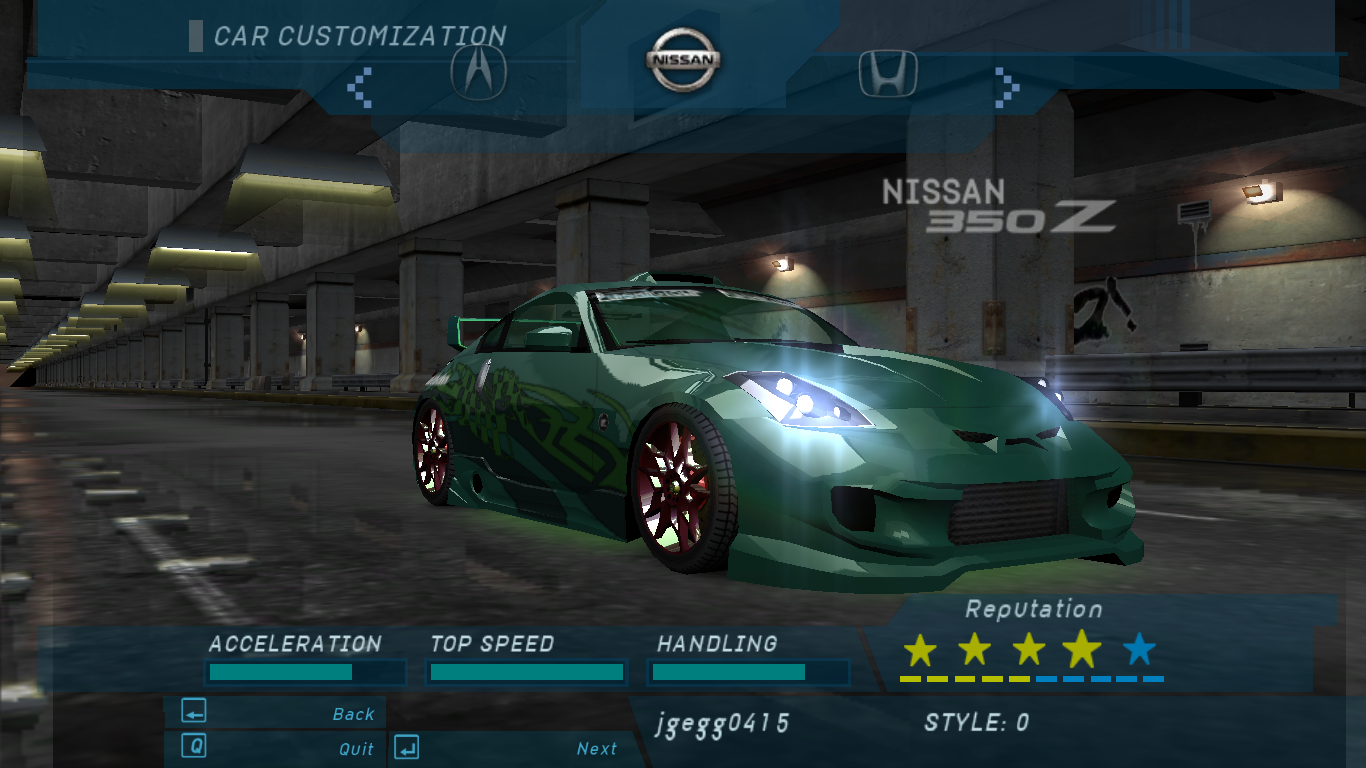This screenshot has height=768, width=1366.
Task: Switch to the Honda brand logo
Action: 888,74
